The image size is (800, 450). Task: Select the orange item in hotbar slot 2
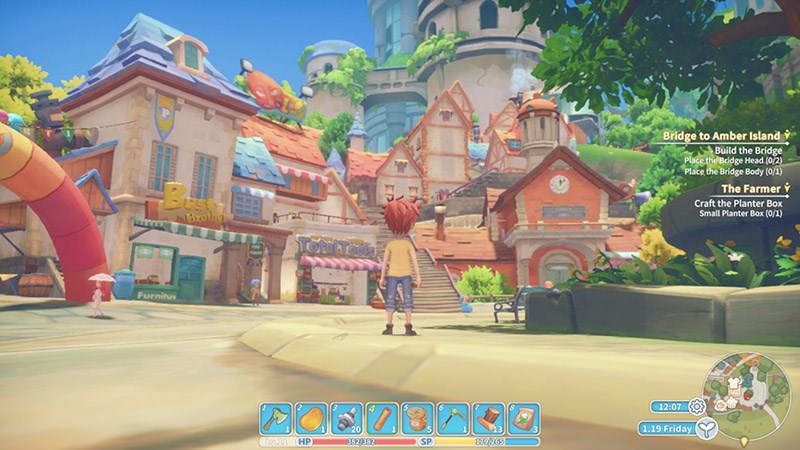pyautogui.click(x=310, y=418)
